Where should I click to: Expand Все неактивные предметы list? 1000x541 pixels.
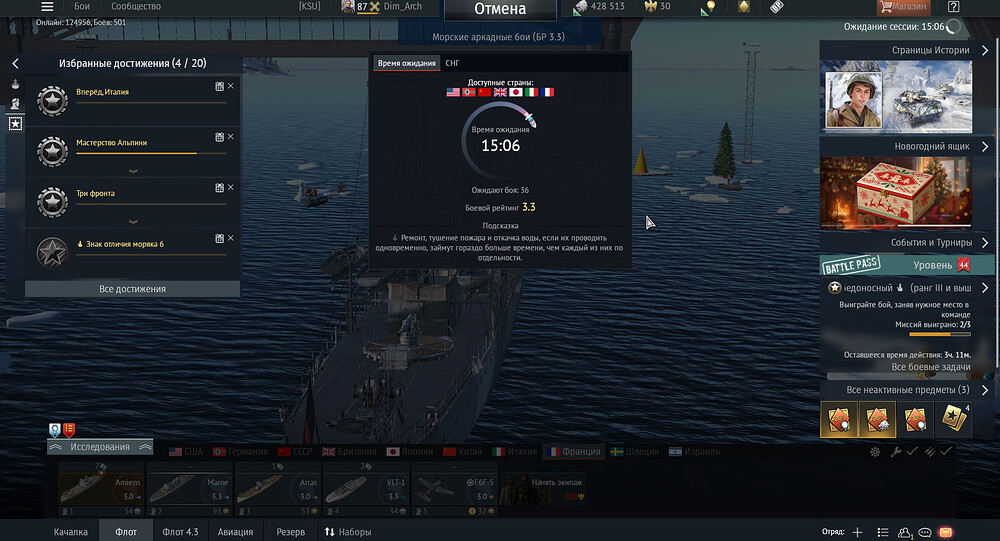908,390
